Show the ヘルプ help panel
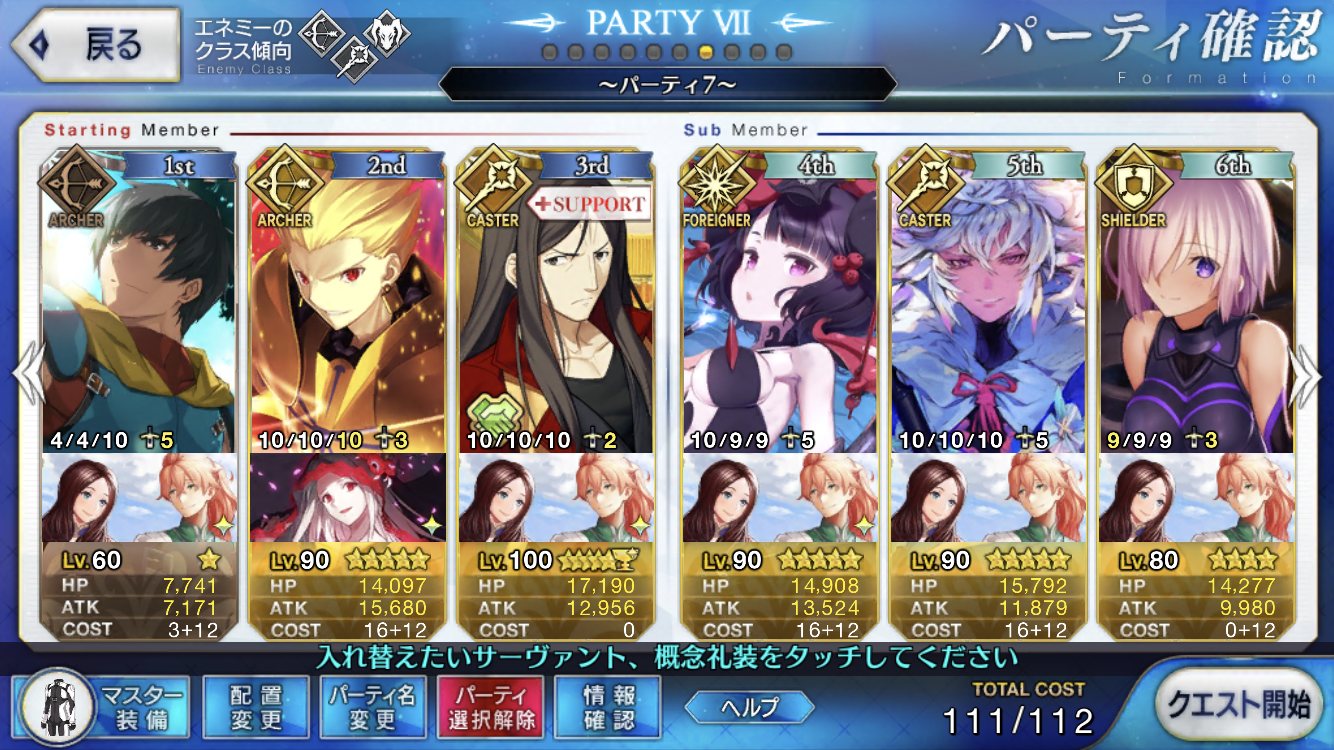Viewport: 1334px width, 750px height. click(x=749, y=707)
